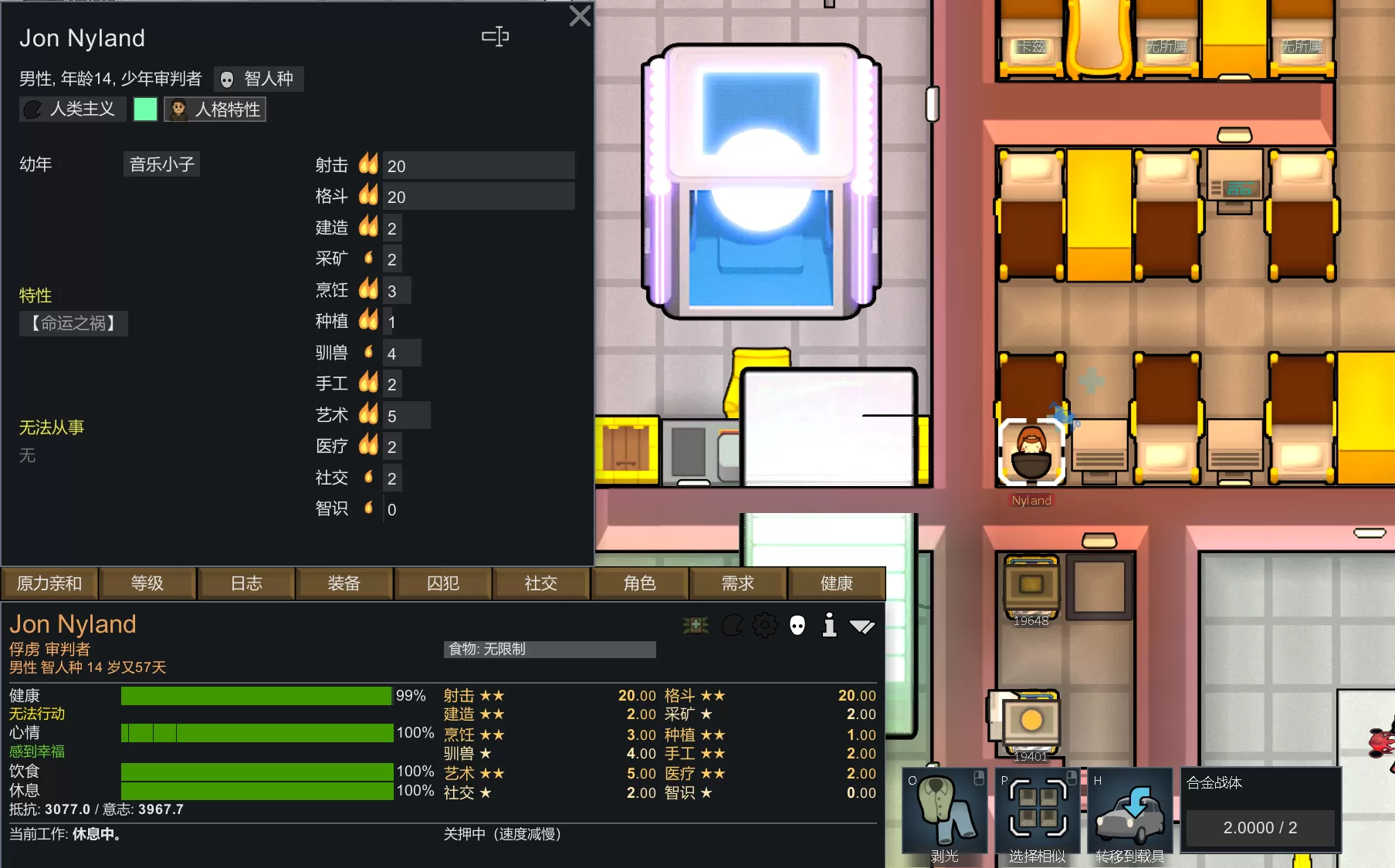Open the 人类主义 ideology tag
Image resolution: width=1395 pixels, height=868 pixels.
(x=69, y=110)
